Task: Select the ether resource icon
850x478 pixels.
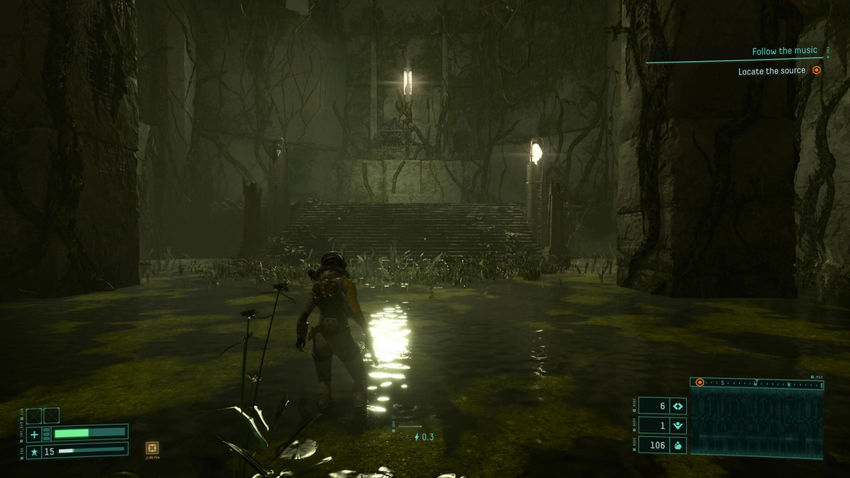Action: (678, 406)
